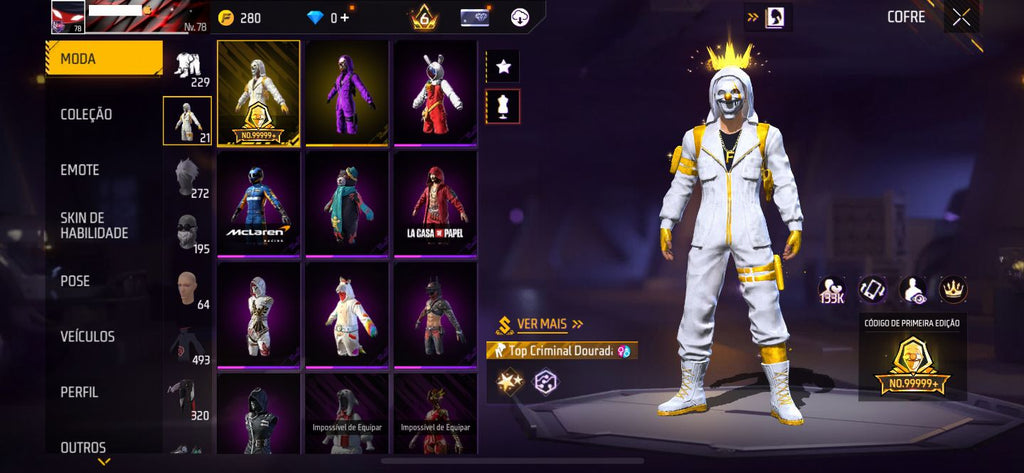
Task: Pick the La Casa de Papel outfit
Action: click(435, 203)
